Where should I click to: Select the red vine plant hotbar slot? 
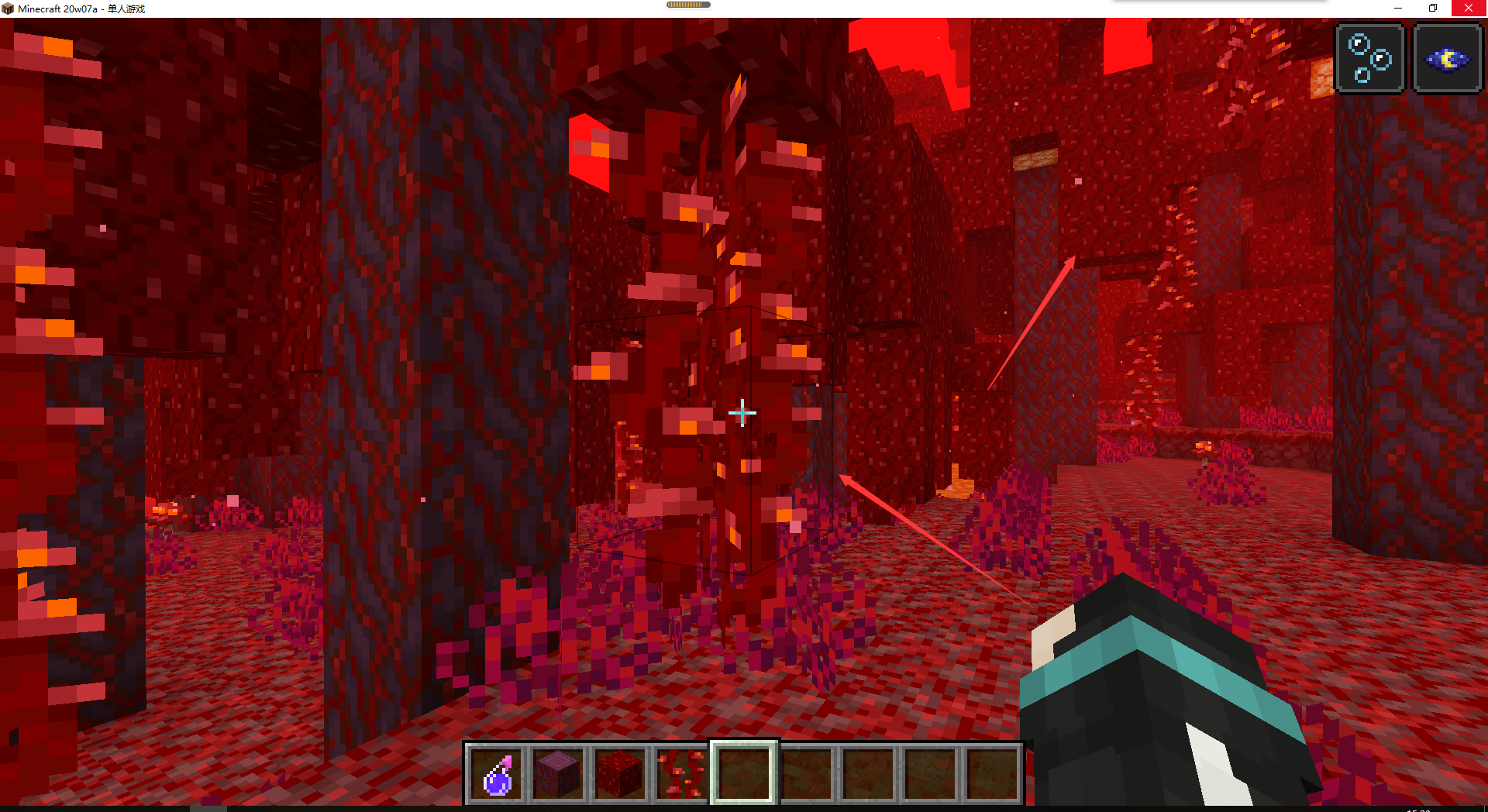(x=682, y=773)
